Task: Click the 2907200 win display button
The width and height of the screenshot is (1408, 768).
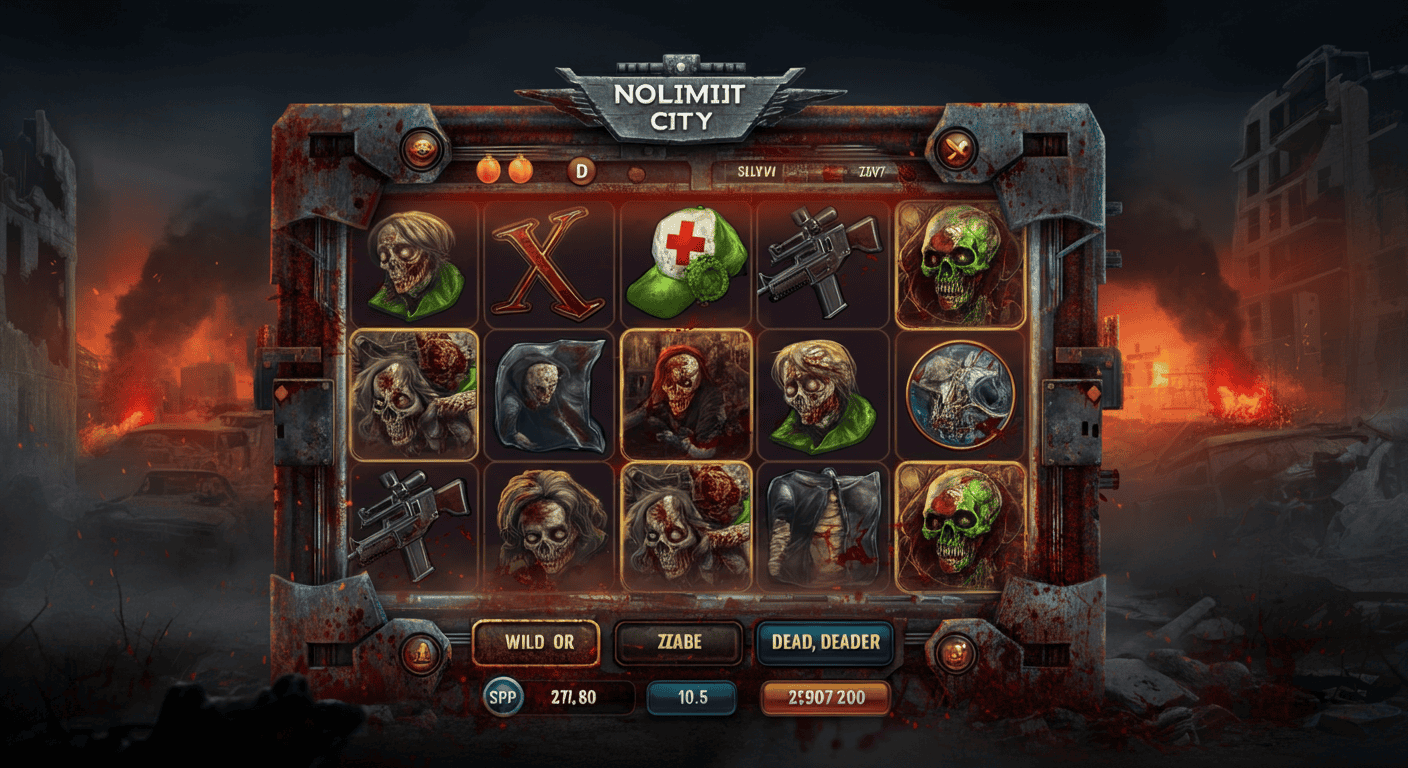Action: tap(824, 697)
